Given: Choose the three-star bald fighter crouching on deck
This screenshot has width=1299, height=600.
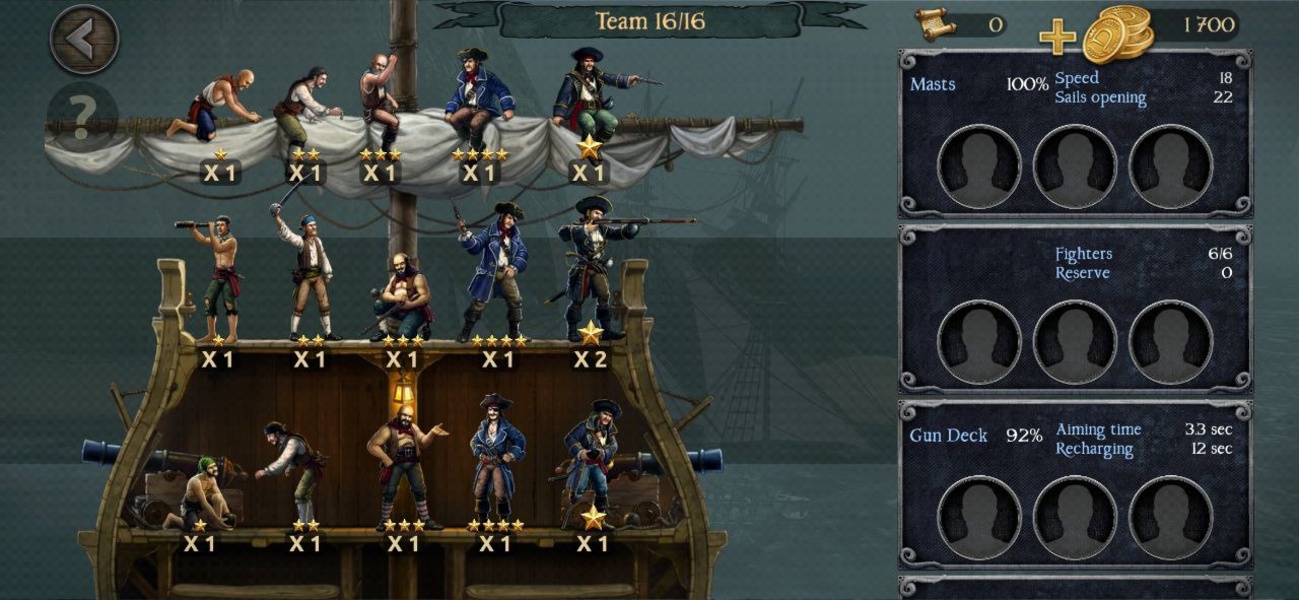Looking at the screenshot, I should click(x=402, y=298).
